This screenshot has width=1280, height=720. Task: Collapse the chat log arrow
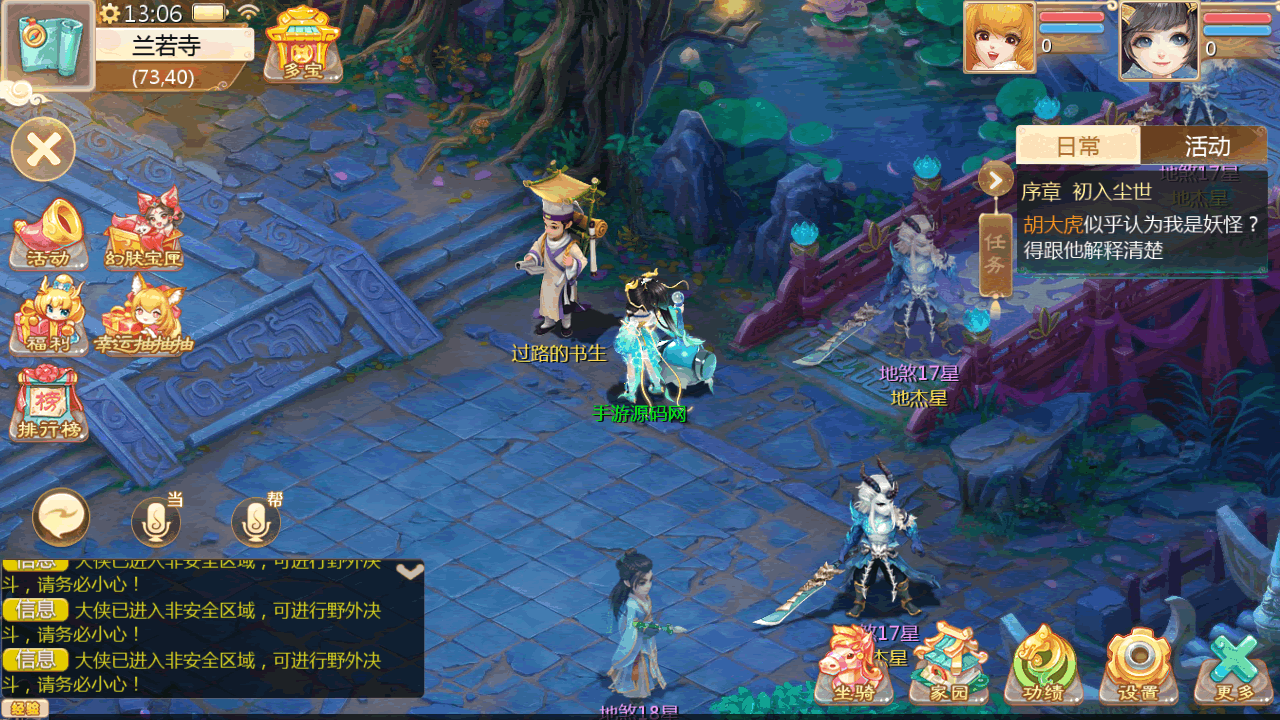click(410, 571)
